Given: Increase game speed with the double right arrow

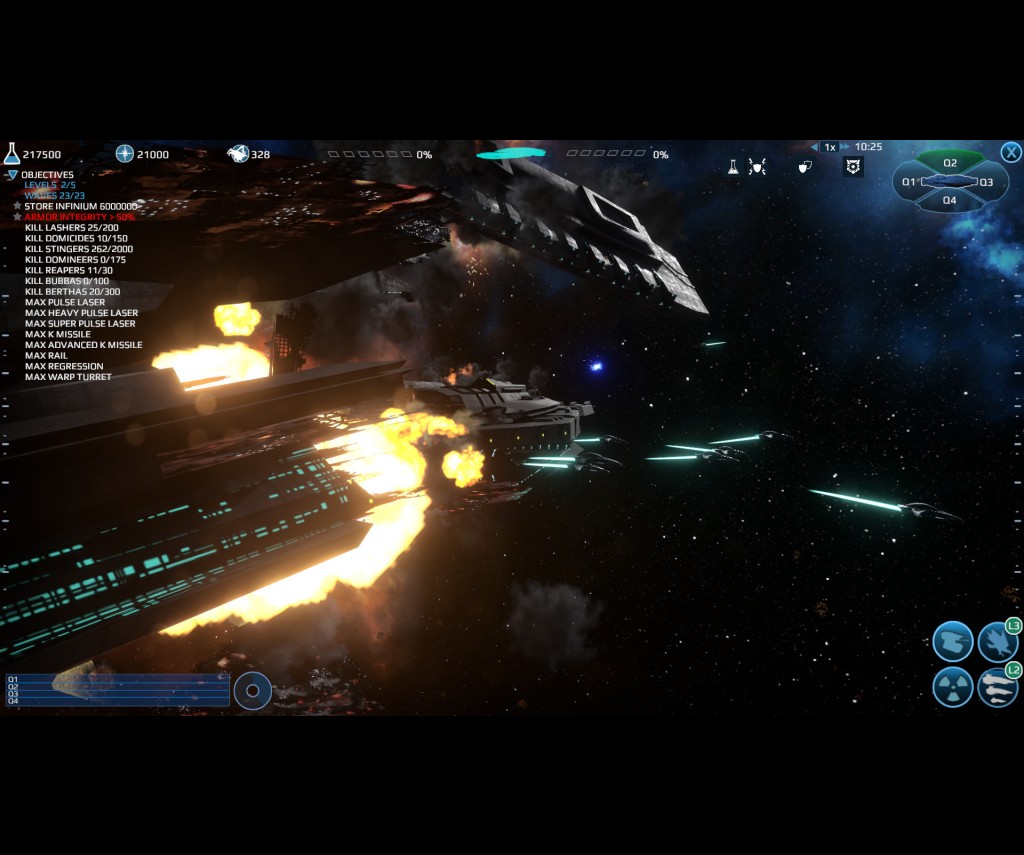Looking at the screenshot, I should click(845, 147).
